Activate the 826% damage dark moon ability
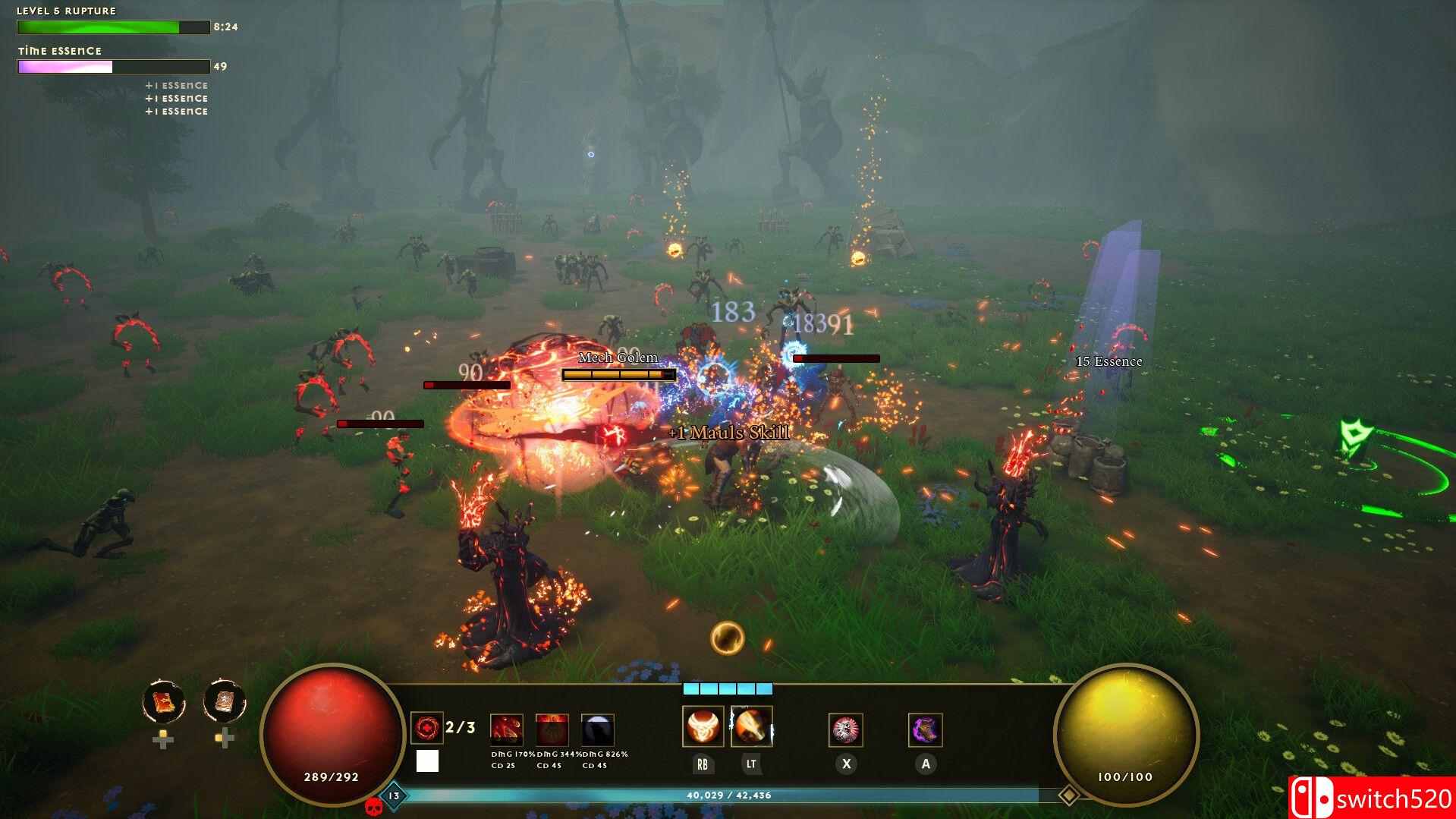Image resolution: width=1456 pixels, height=819 pixels. pyautogui.click(x=597, y=730)
